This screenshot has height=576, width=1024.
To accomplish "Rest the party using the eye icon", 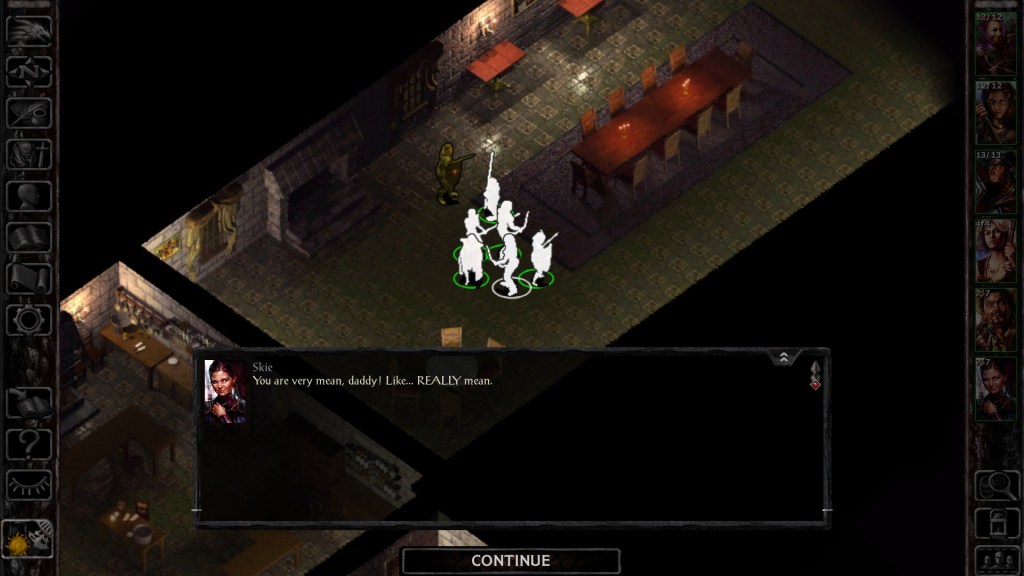I will 29,484.
